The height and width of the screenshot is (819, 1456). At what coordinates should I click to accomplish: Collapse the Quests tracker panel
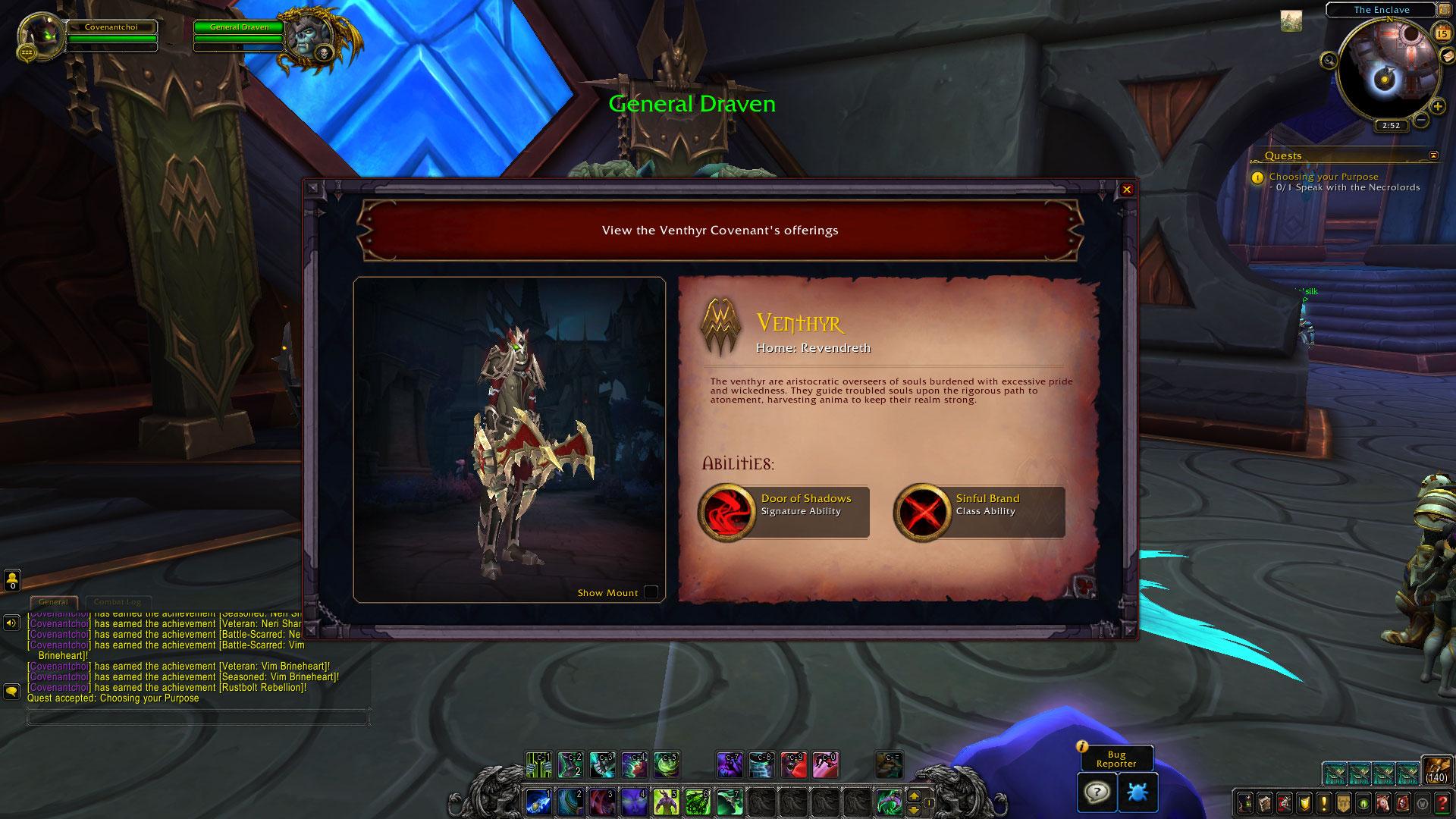1432,155
